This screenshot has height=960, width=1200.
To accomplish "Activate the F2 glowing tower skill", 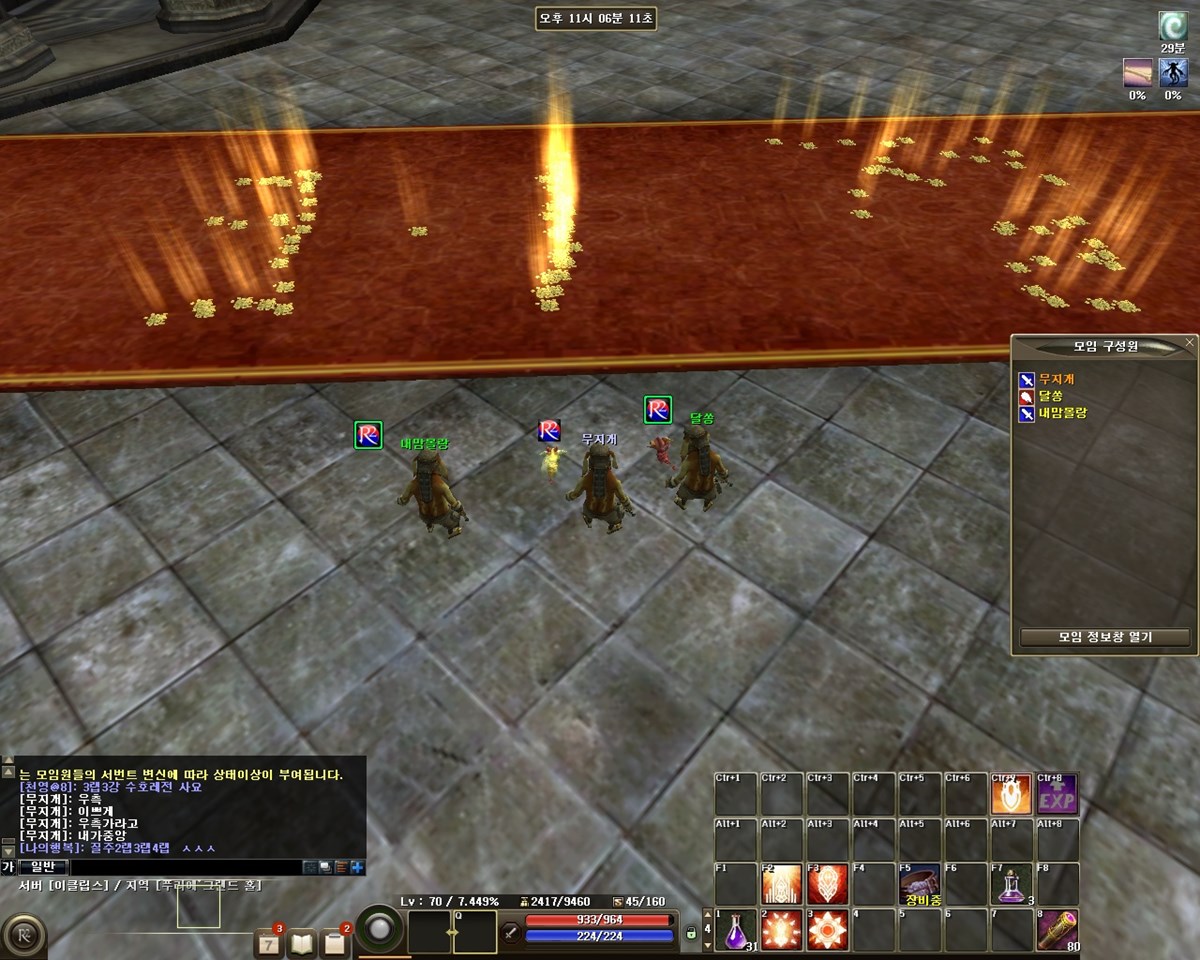I will tap(781, 885).
